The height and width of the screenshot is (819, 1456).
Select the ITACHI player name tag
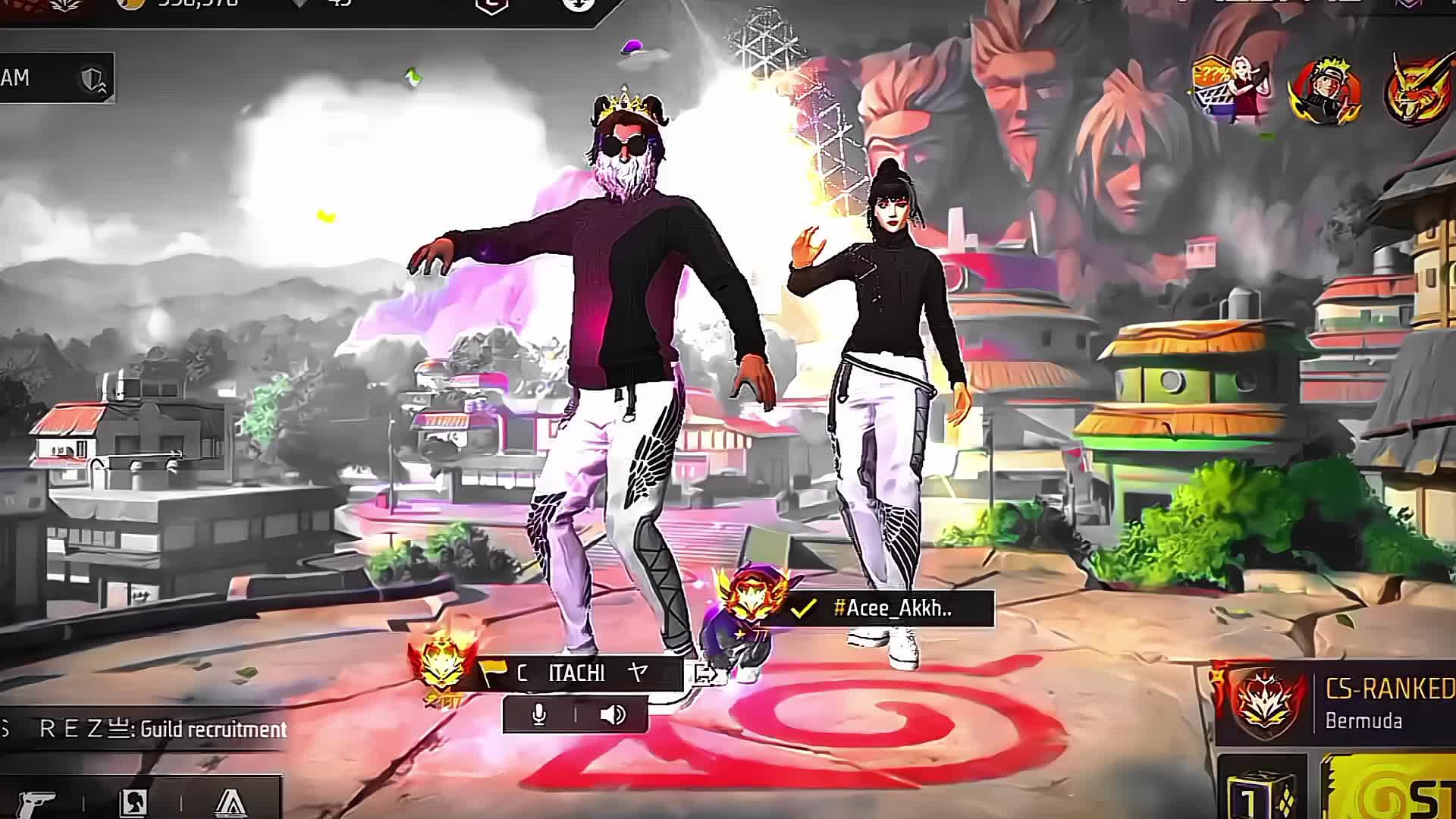click(x=576, y=673)
